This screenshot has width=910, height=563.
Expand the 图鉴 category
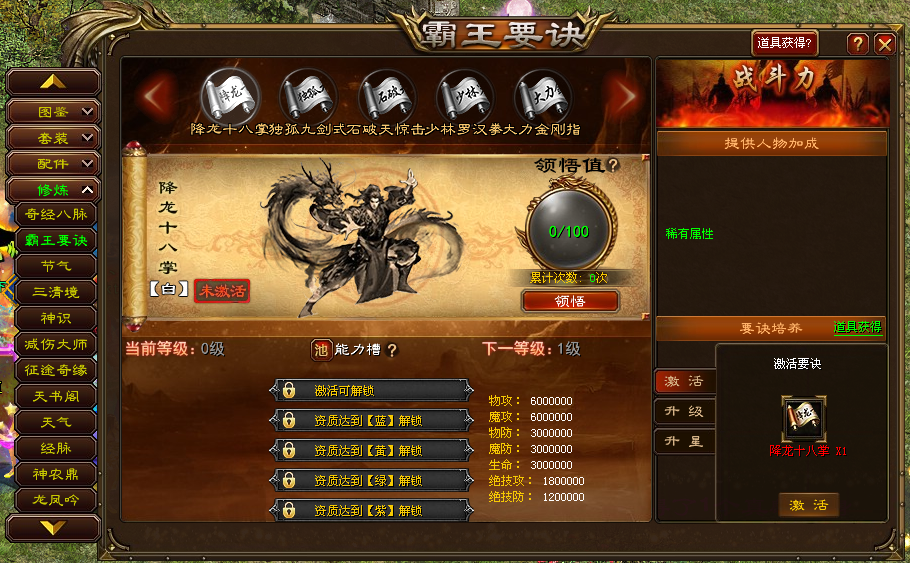click(x=54, y=111)
